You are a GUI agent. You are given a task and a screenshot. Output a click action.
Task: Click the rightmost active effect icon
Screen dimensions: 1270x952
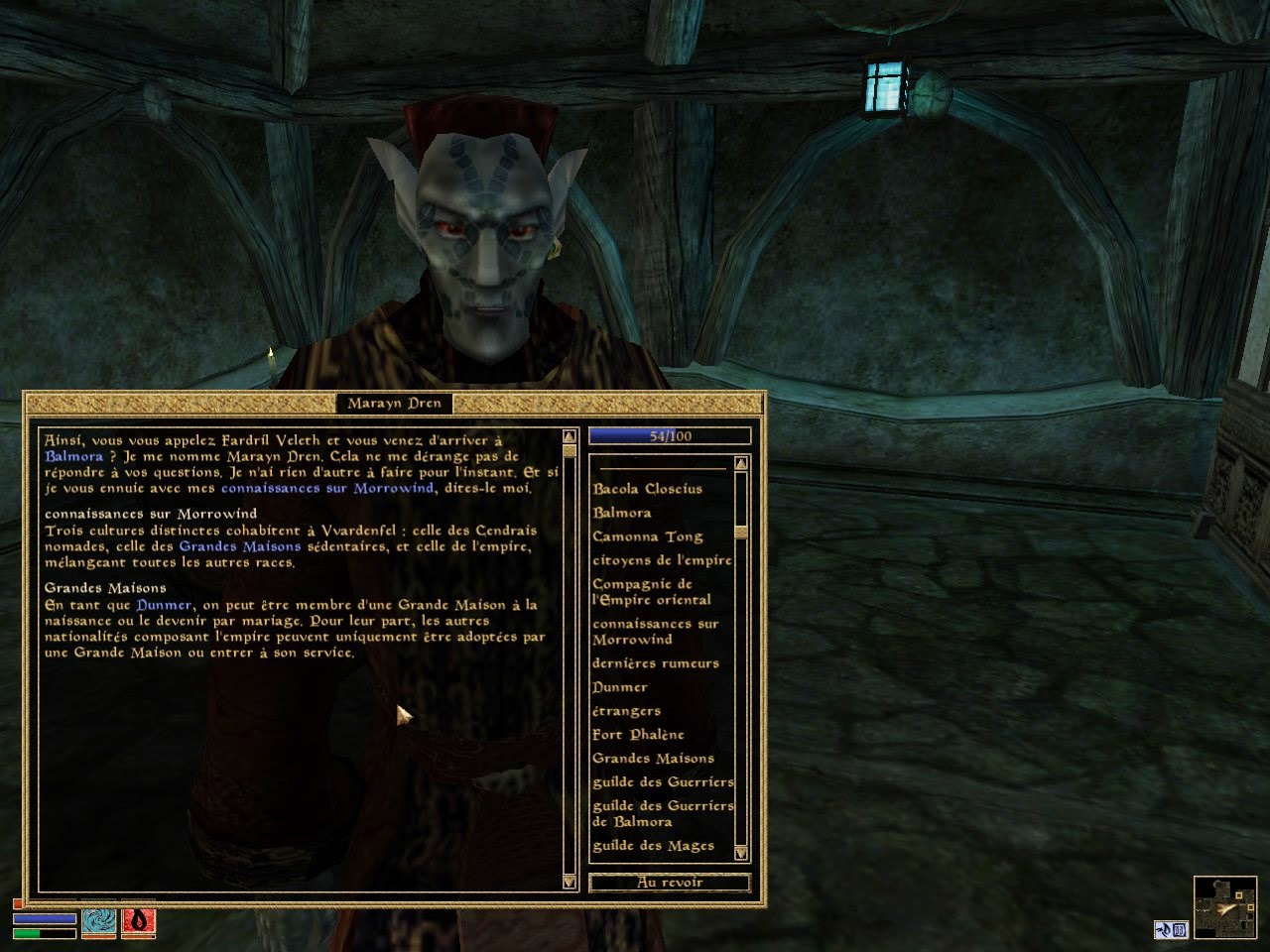coord(1179,930)
